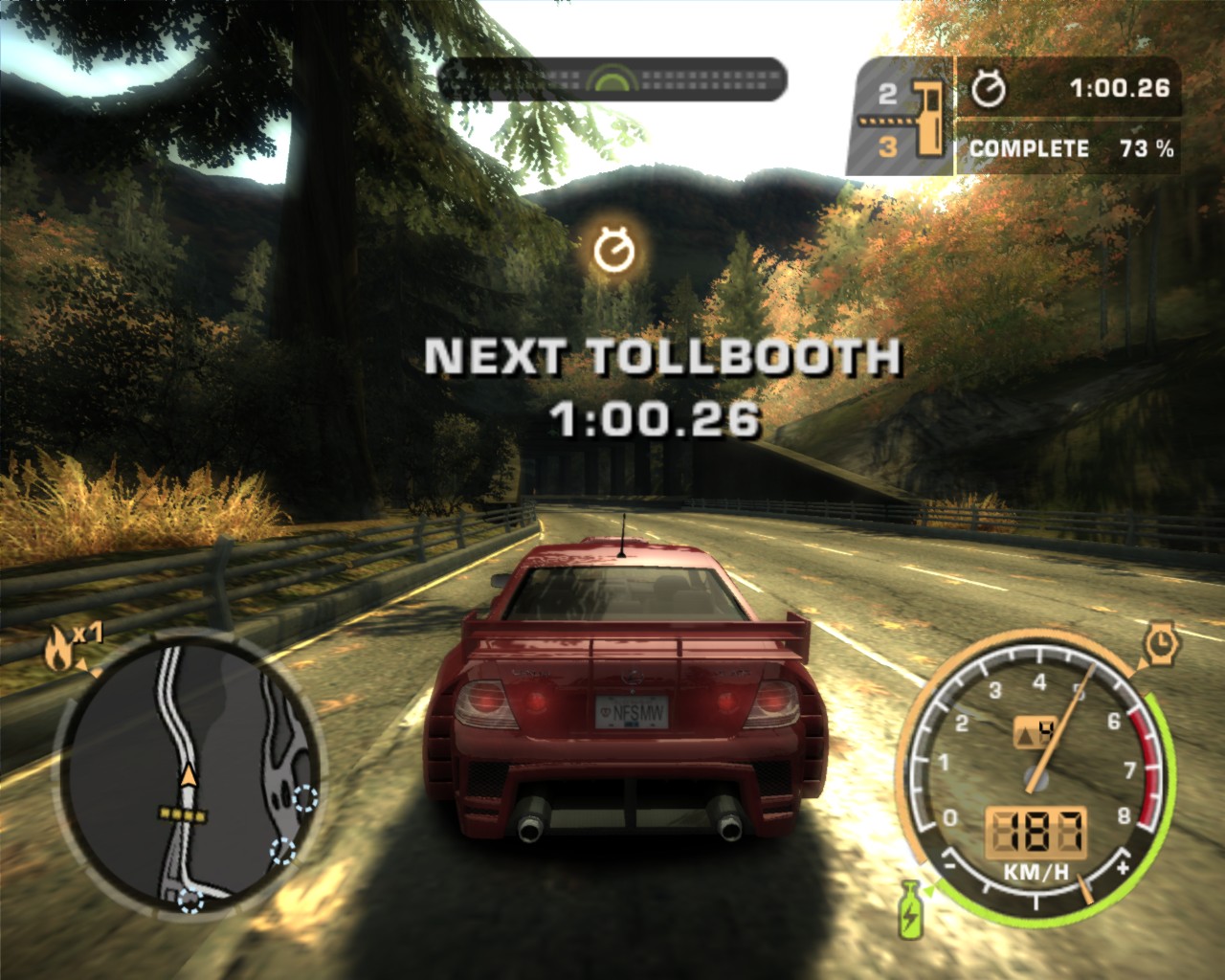Click the green nitrous bottle icon
This screenshot has height=980, width=1225.
pyautogui.click(x=909, y=909)
